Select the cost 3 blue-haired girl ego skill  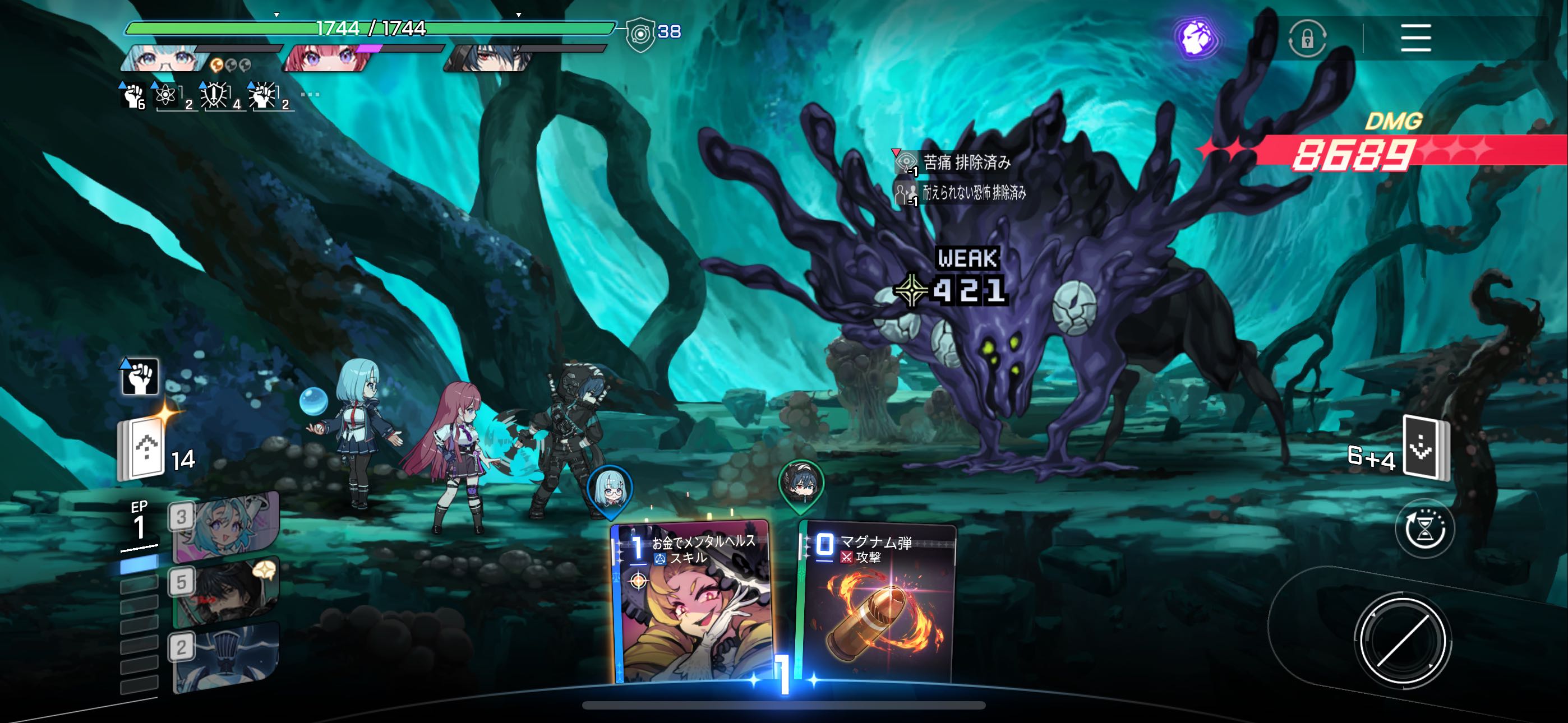tap(225, 527)
